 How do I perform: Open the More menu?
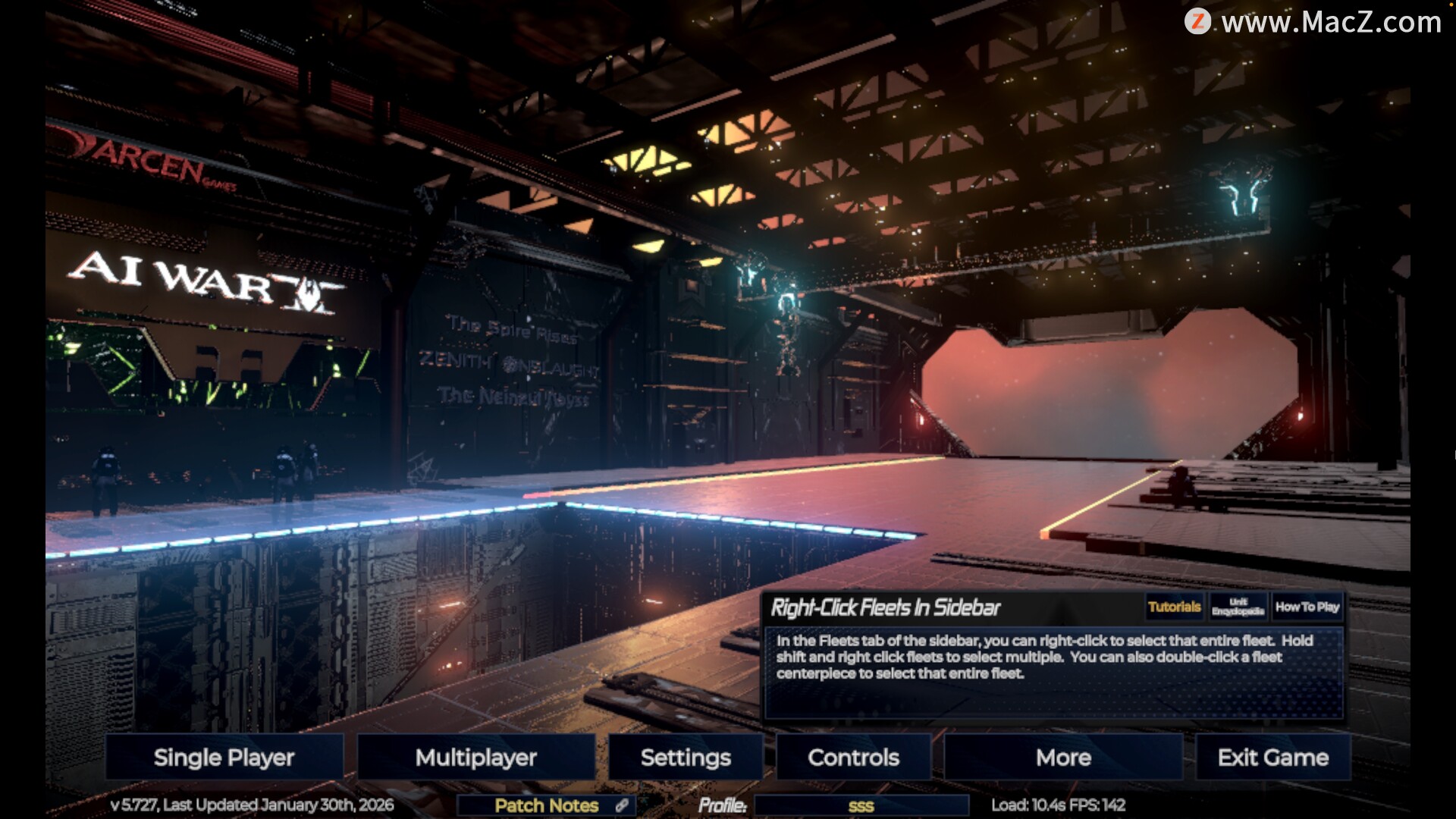point(1063,757)
